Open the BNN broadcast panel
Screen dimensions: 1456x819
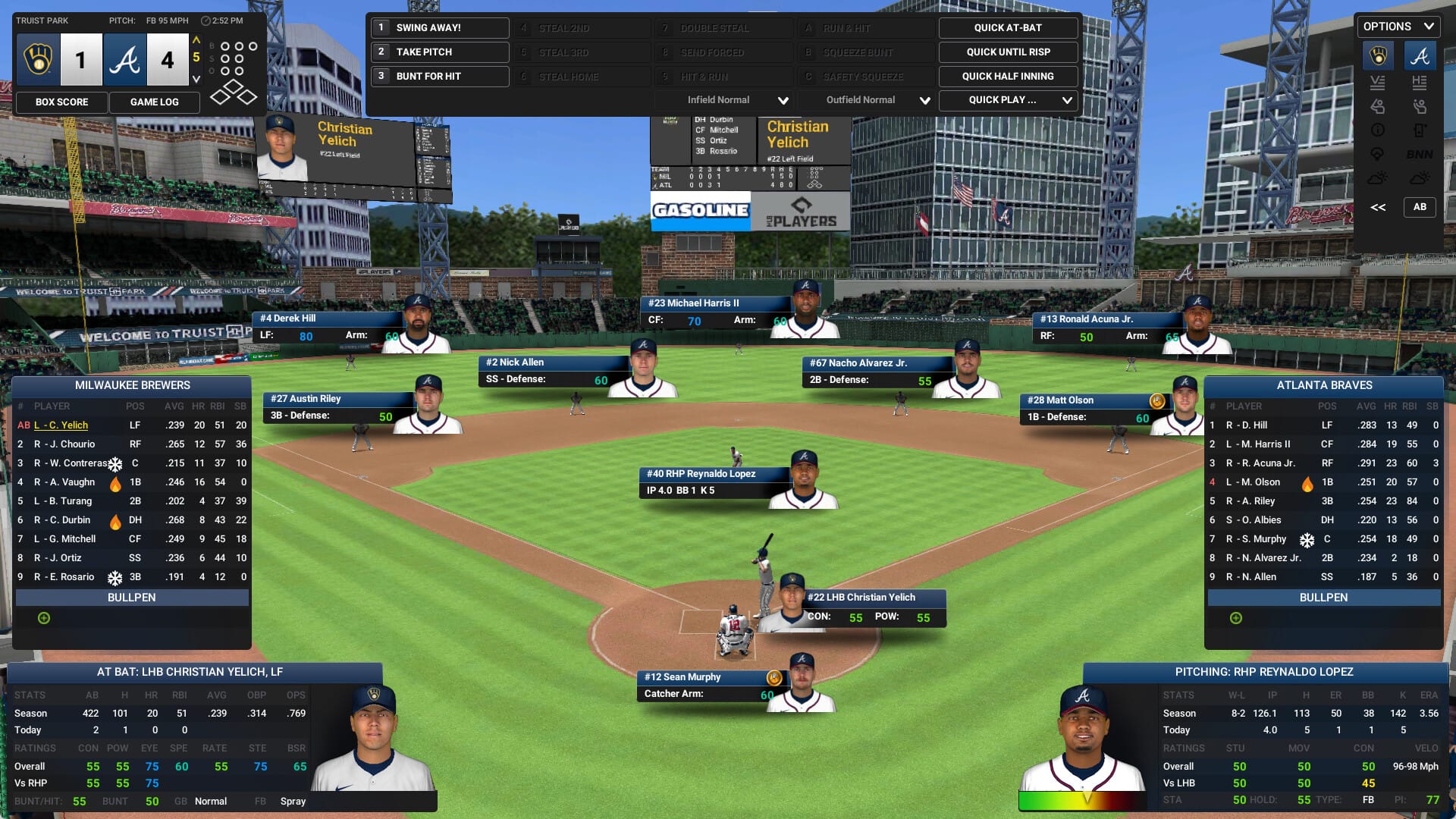pyautogui.click(x=1419, y=153)
